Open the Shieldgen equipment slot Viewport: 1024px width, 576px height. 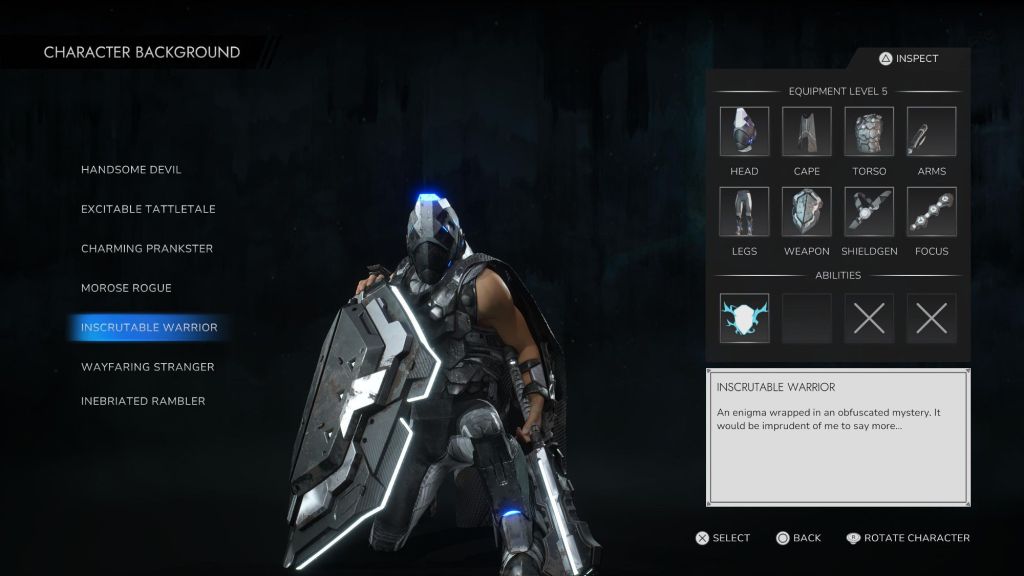[869, 212]
